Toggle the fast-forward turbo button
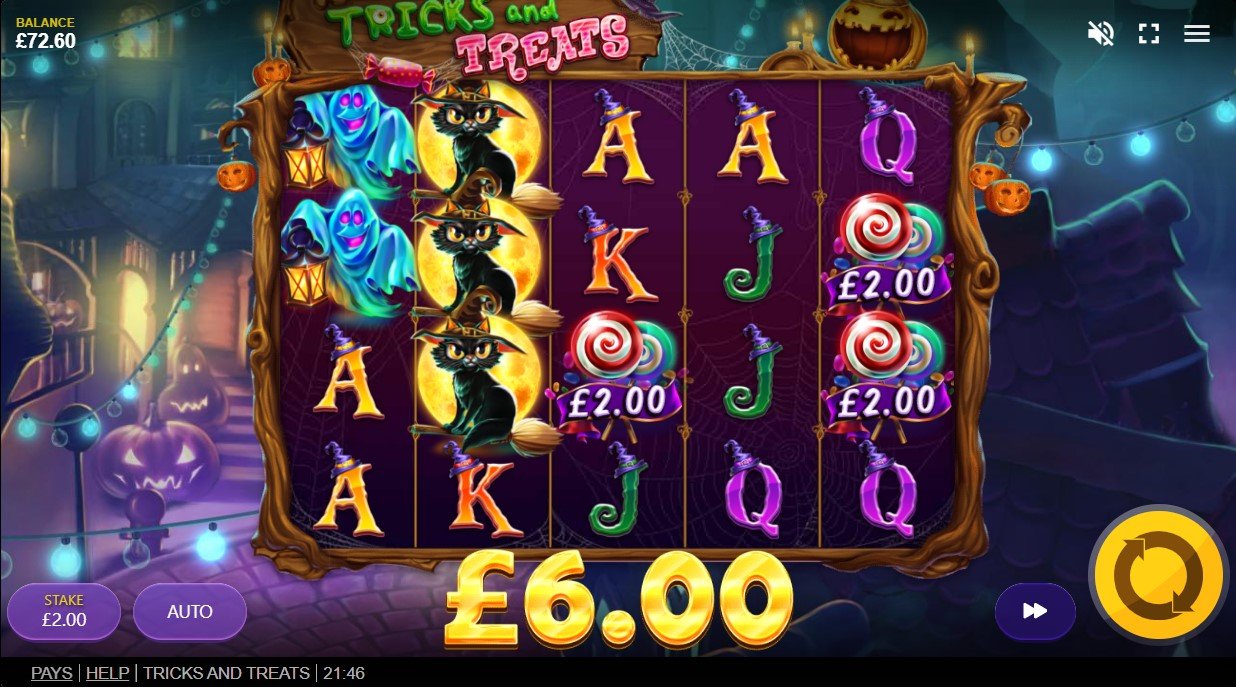The height and width of the screenshot is (687, 1236). 1035,611
